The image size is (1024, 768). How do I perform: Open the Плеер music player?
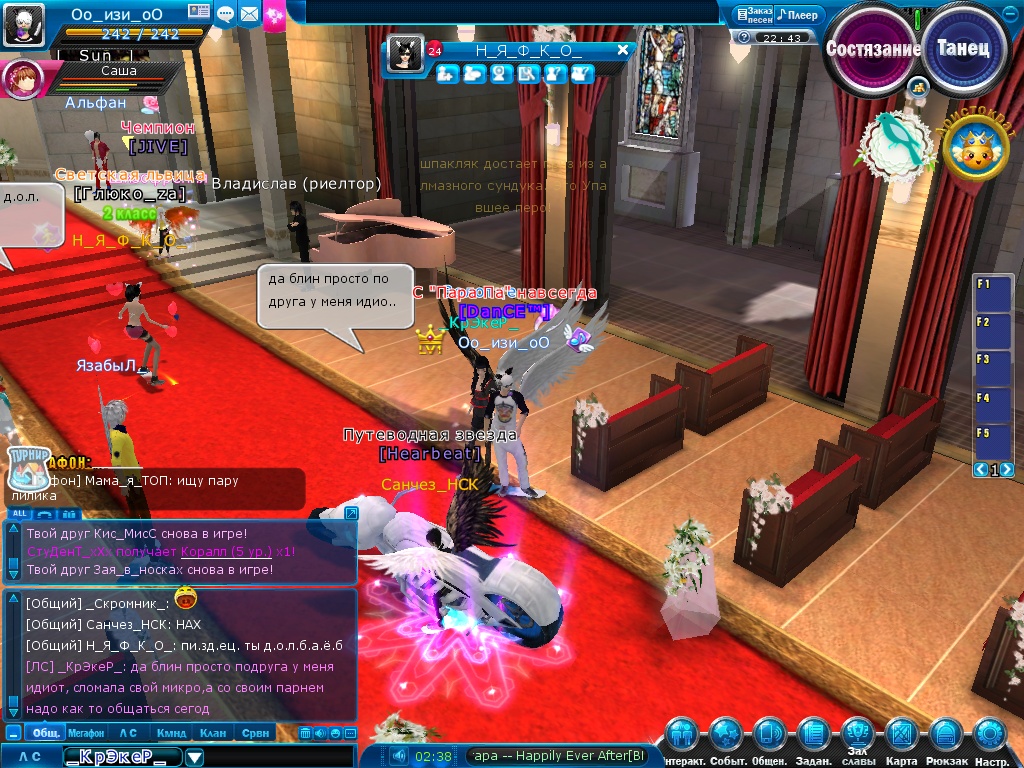pos(799,15)
